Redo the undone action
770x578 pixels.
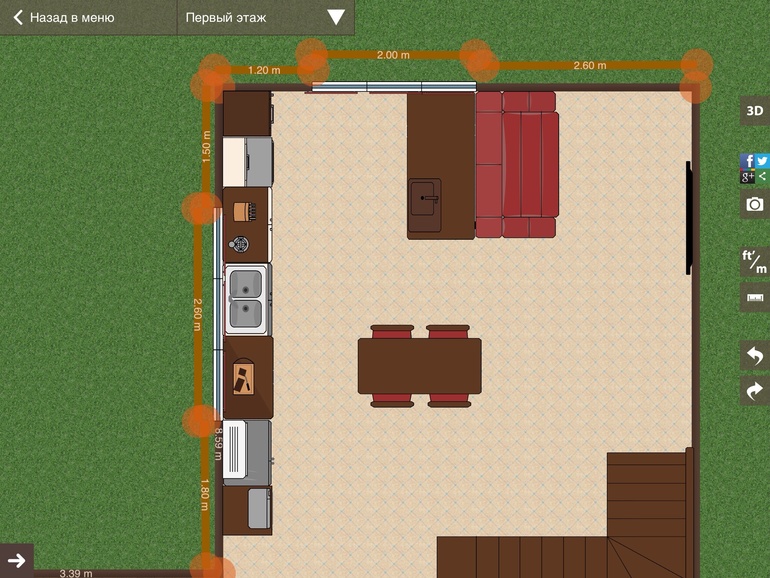(754, 390)
